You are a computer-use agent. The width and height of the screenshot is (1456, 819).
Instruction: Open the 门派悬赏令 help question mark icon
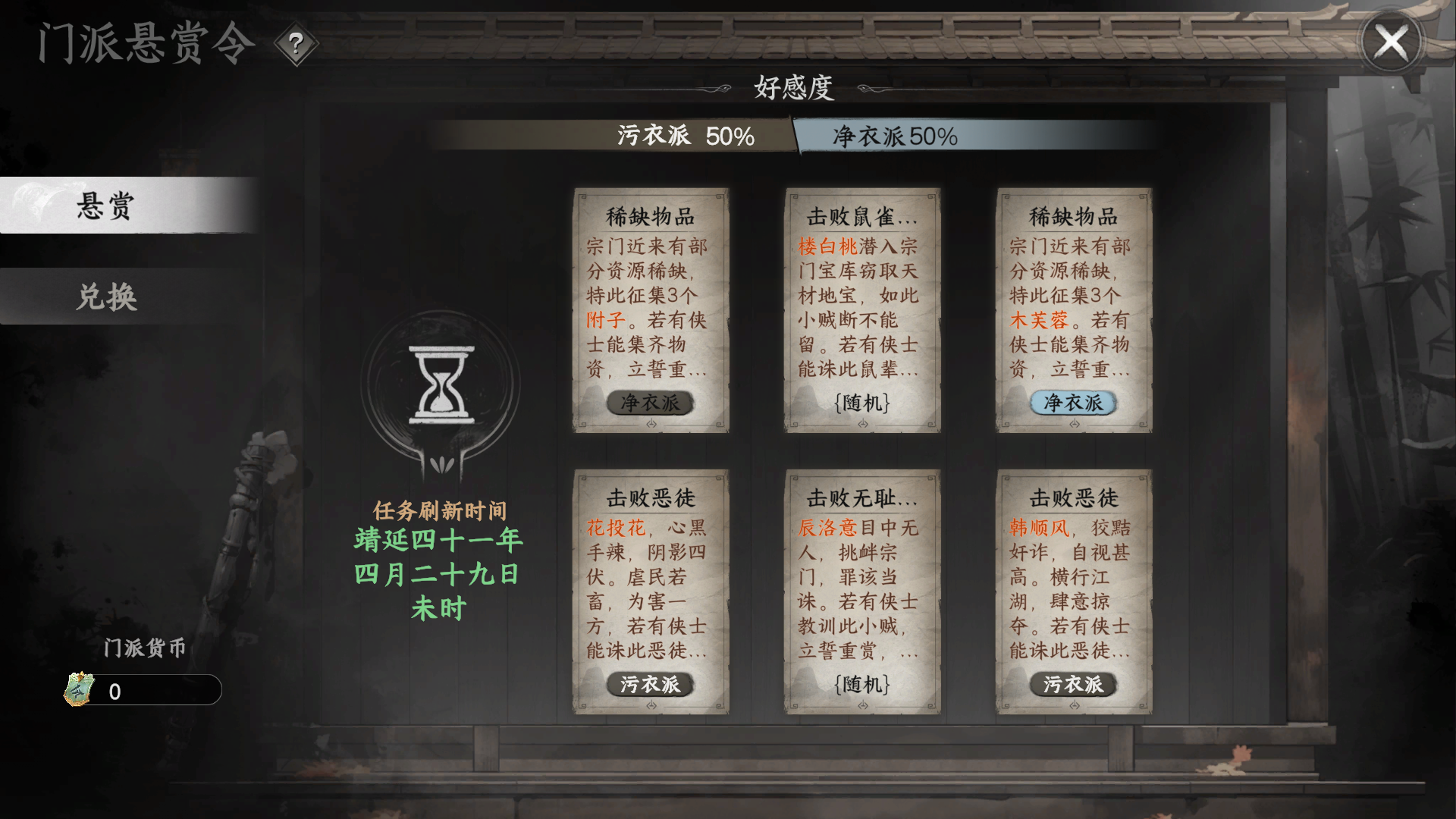[296, 43]
